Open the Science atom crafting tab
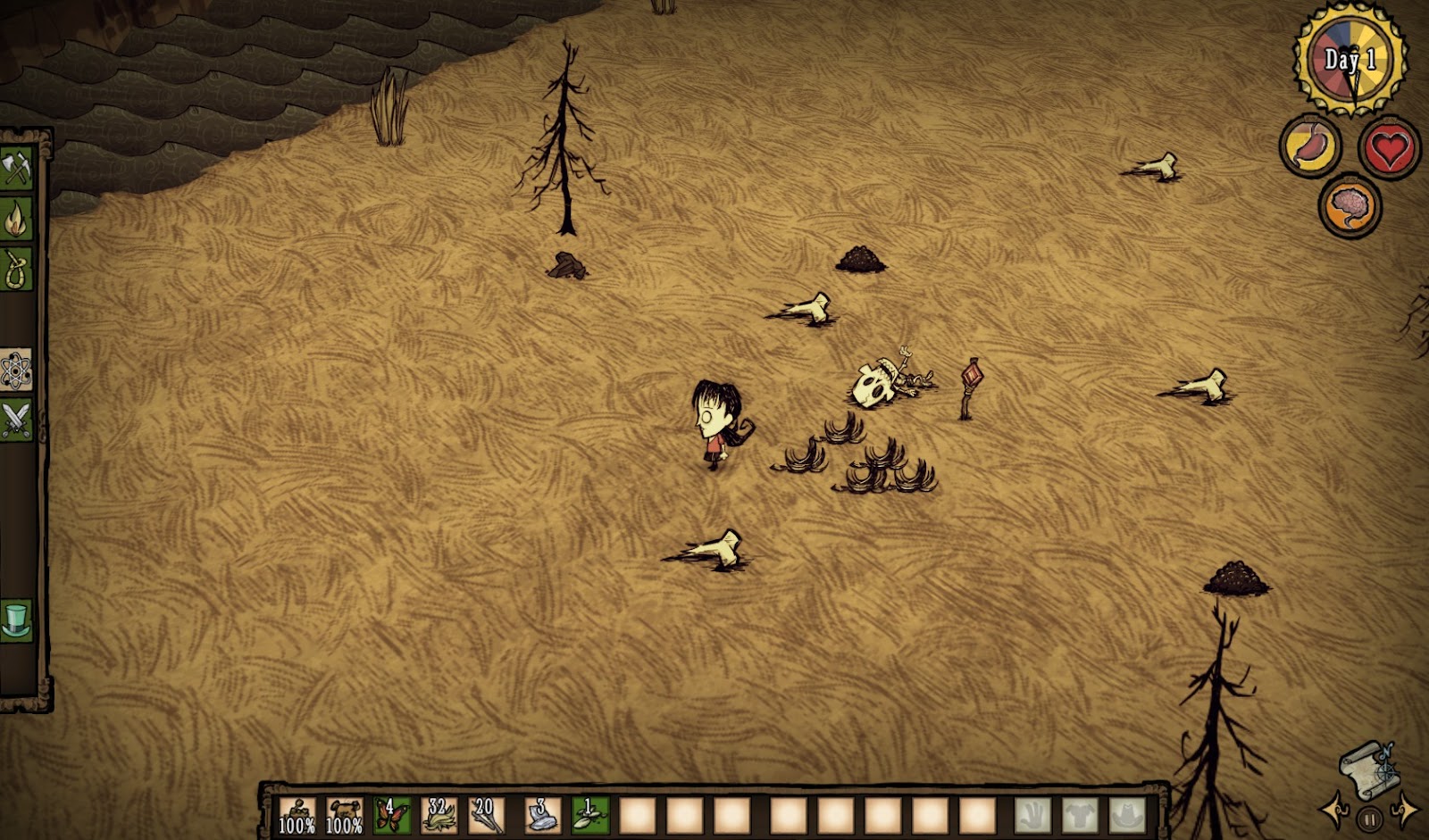This screenshot has width=1429, height=840. tap(17, 370)
